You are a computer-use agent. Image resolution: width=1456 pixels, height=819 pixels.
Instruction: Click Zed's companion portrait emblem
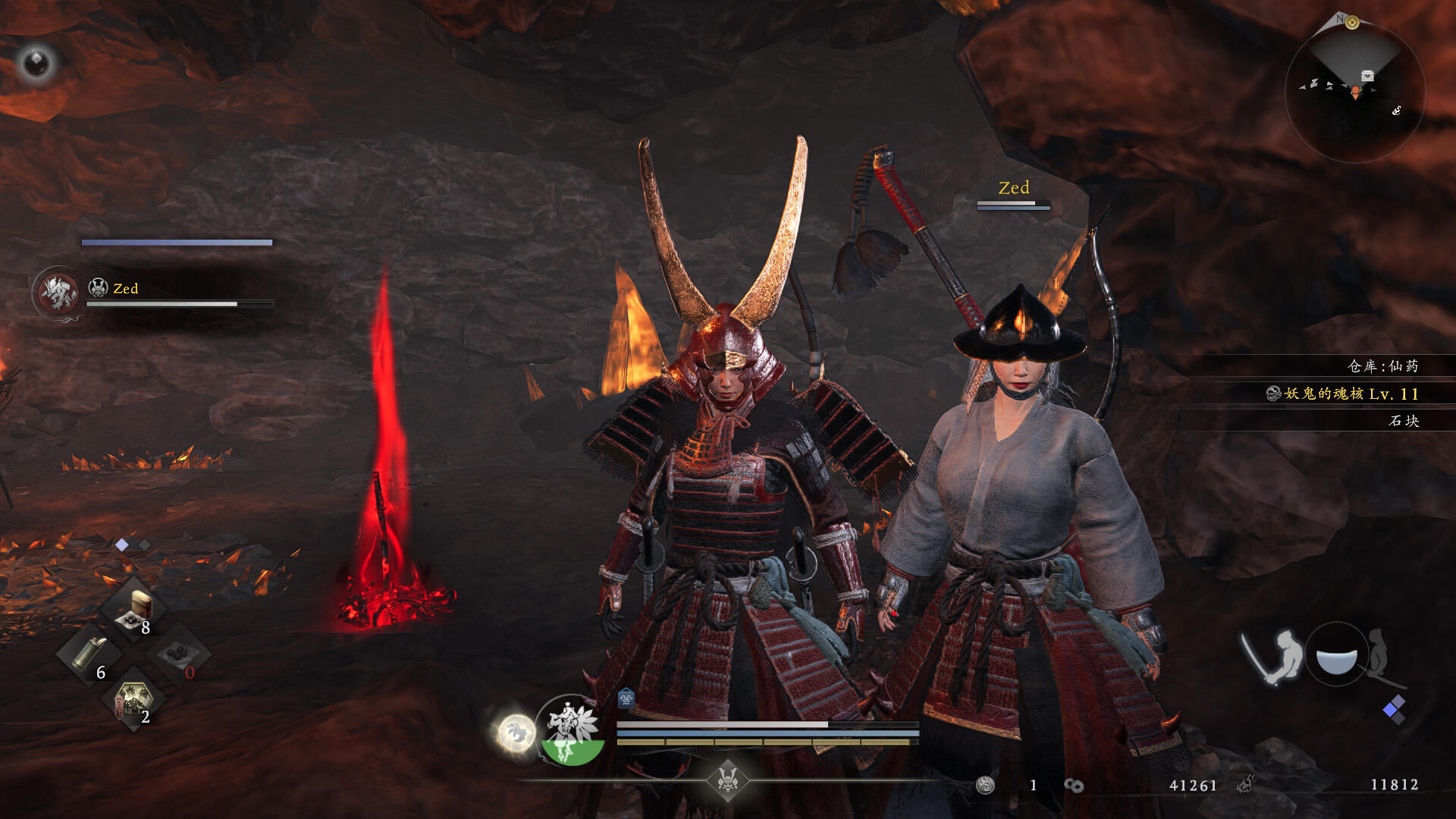58,293
